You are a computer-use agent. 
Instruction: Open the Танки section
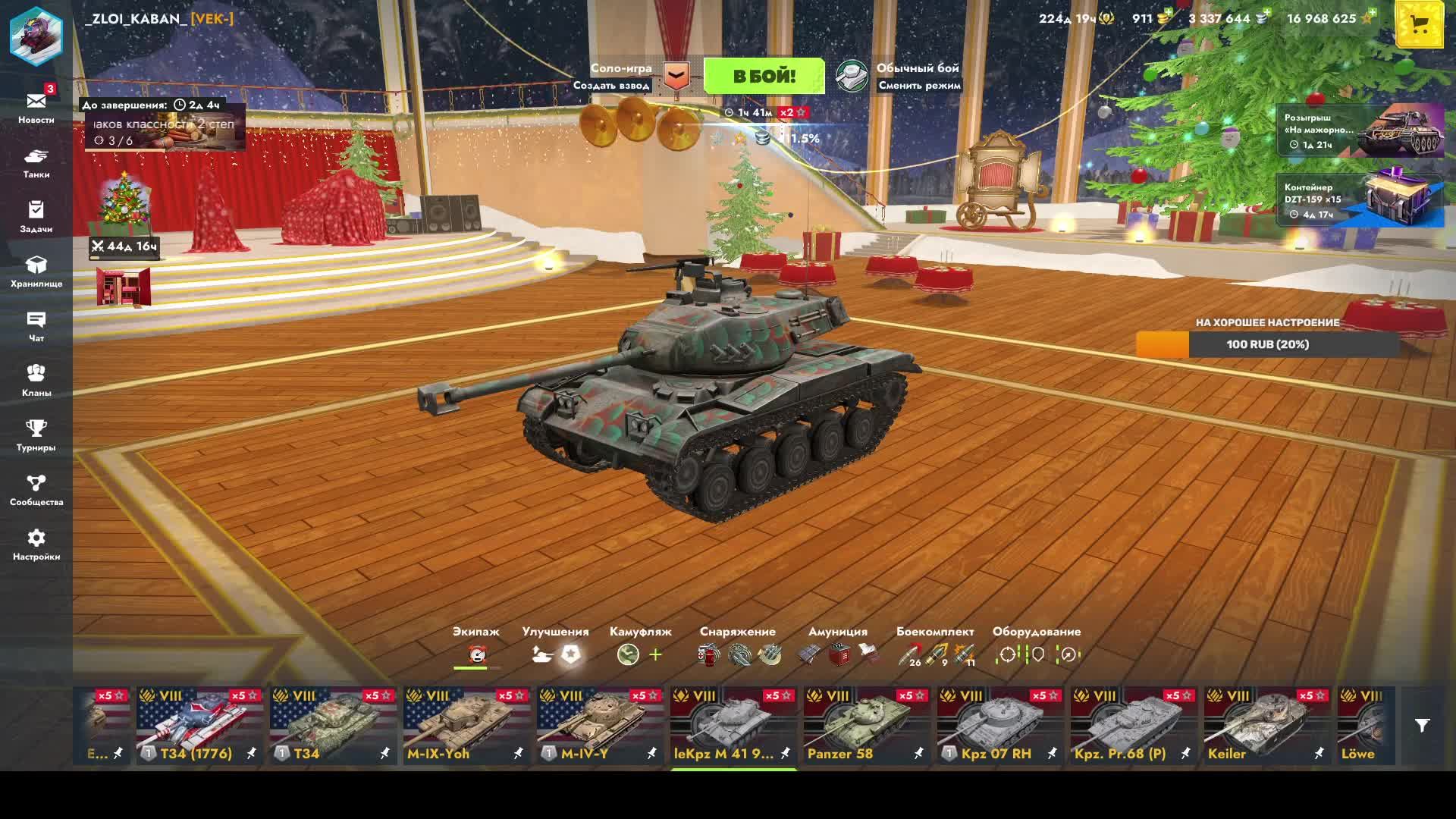(36, 162)
